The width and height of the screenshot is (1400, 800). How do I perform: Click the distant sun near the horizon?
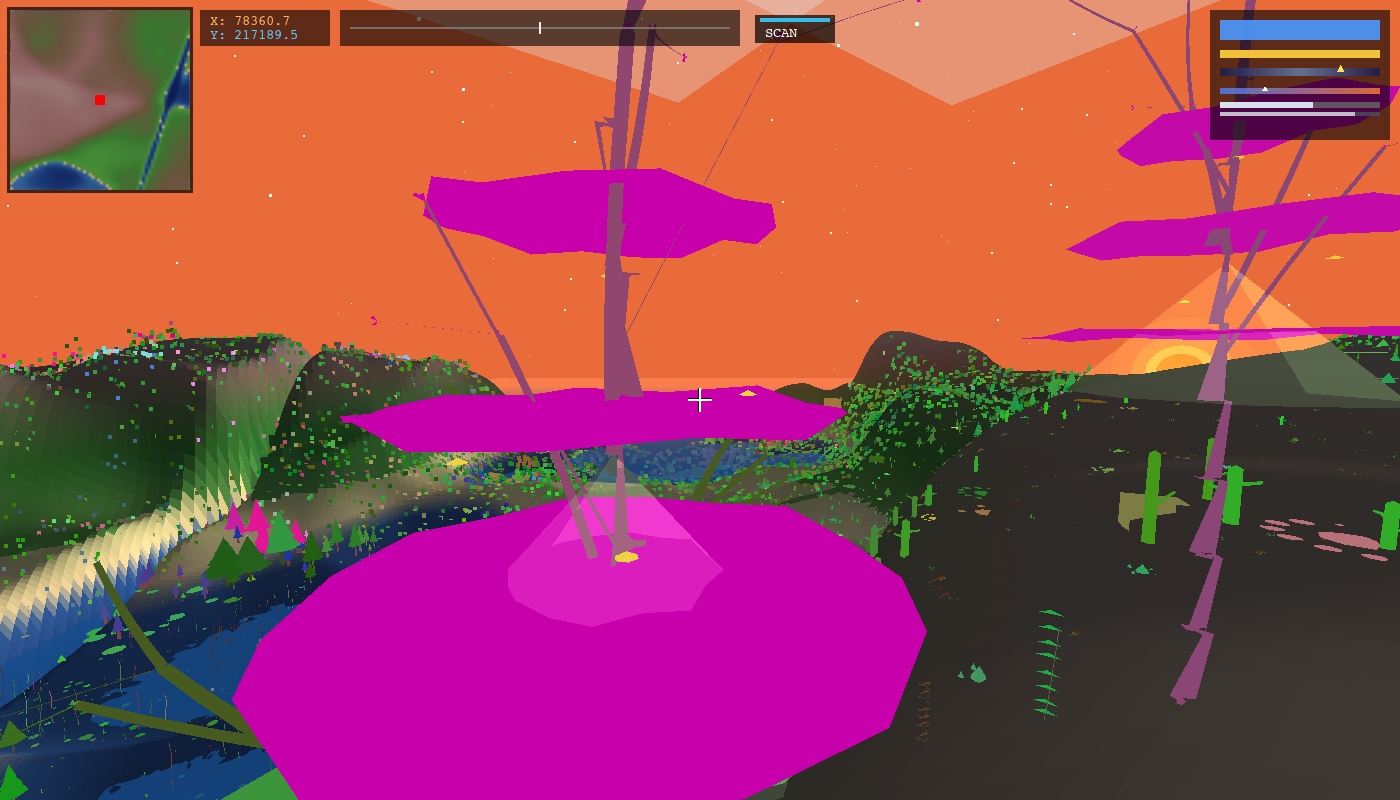click(x=1179, y=363)
